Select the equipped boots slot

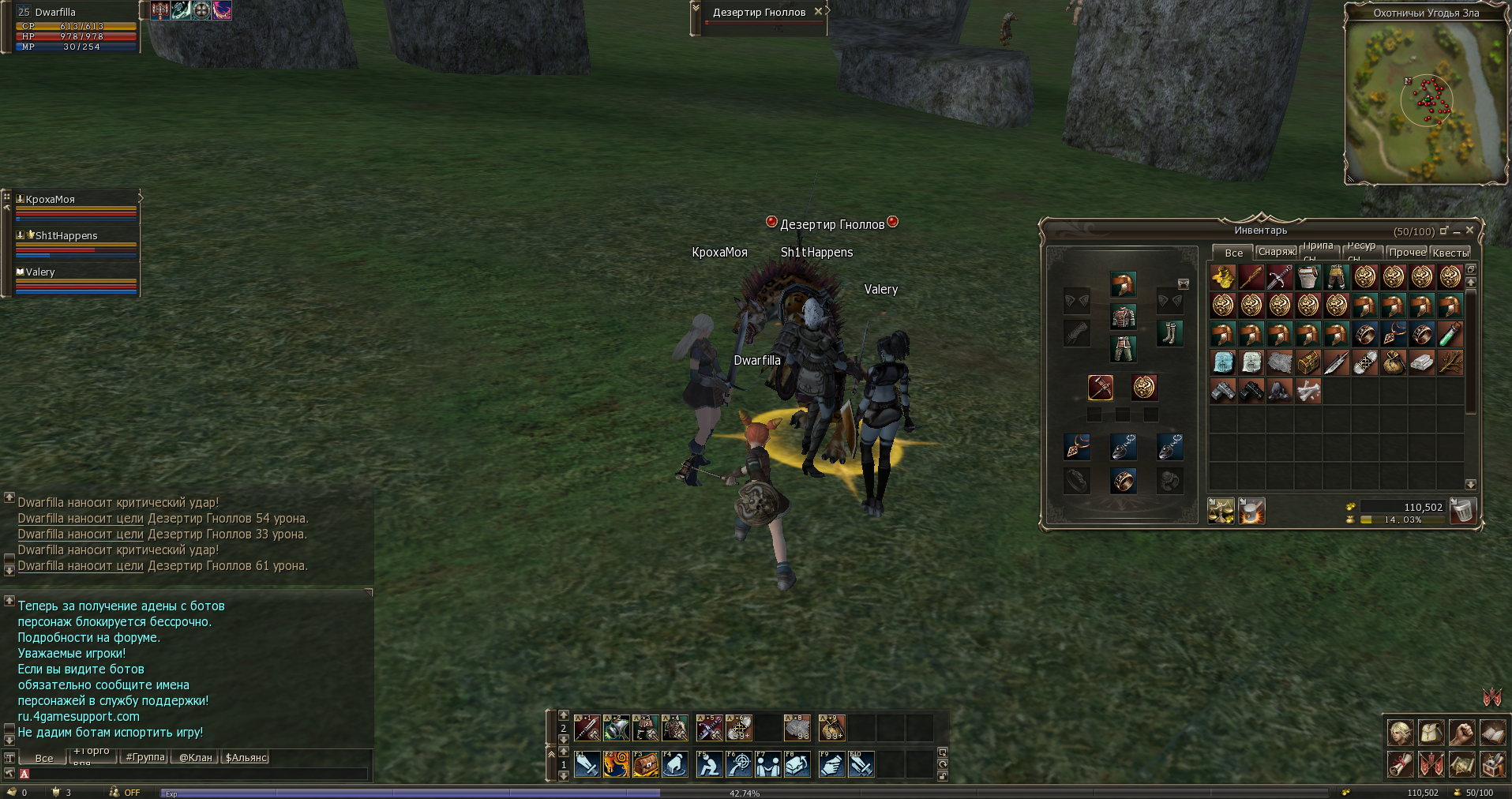coord(1169,333)
